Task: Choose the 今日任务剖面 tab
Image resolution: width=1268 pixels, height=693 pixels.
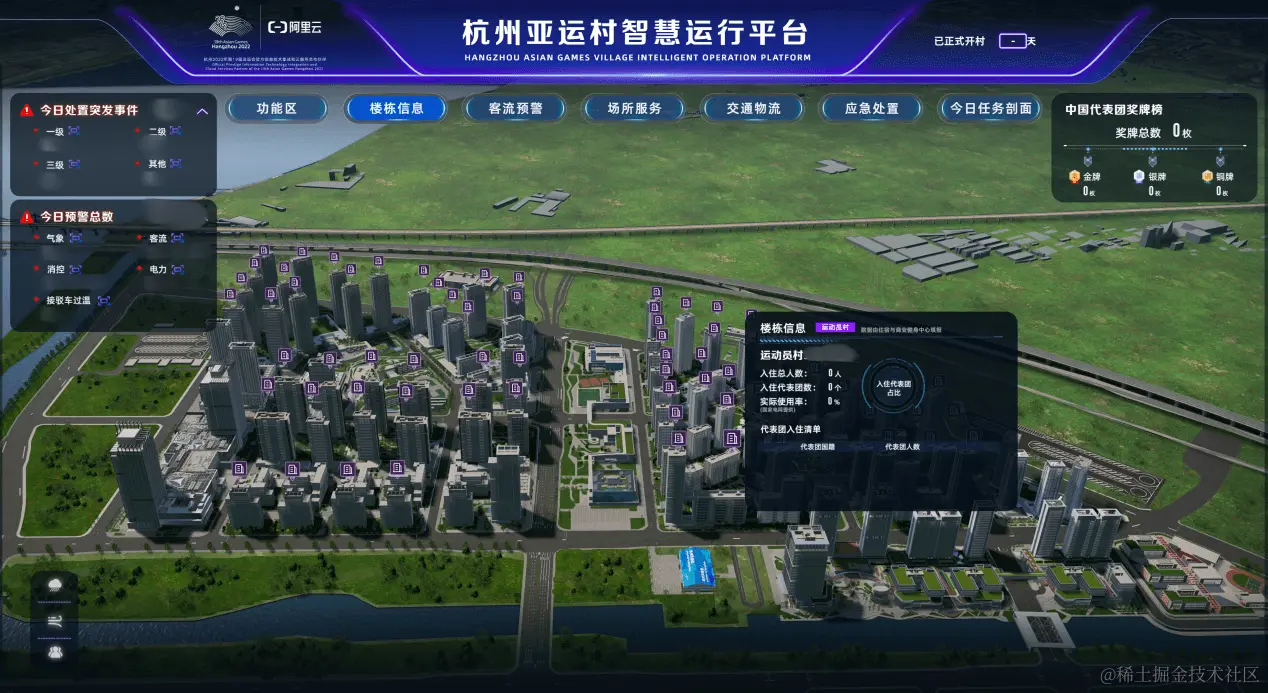Action: (x=990, y=108)
